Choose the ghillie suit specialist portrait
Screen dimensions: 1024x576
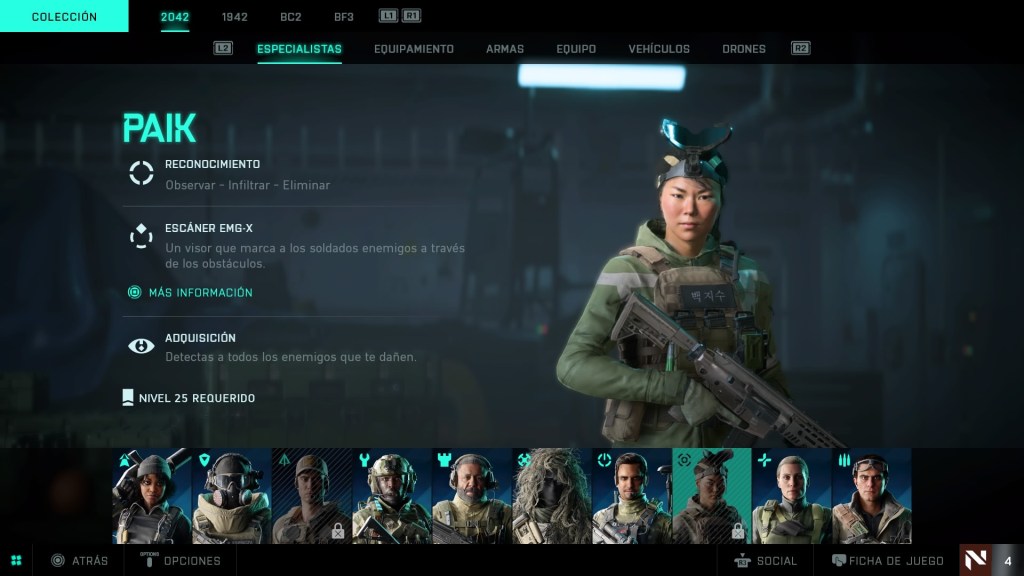coord(551,496)
